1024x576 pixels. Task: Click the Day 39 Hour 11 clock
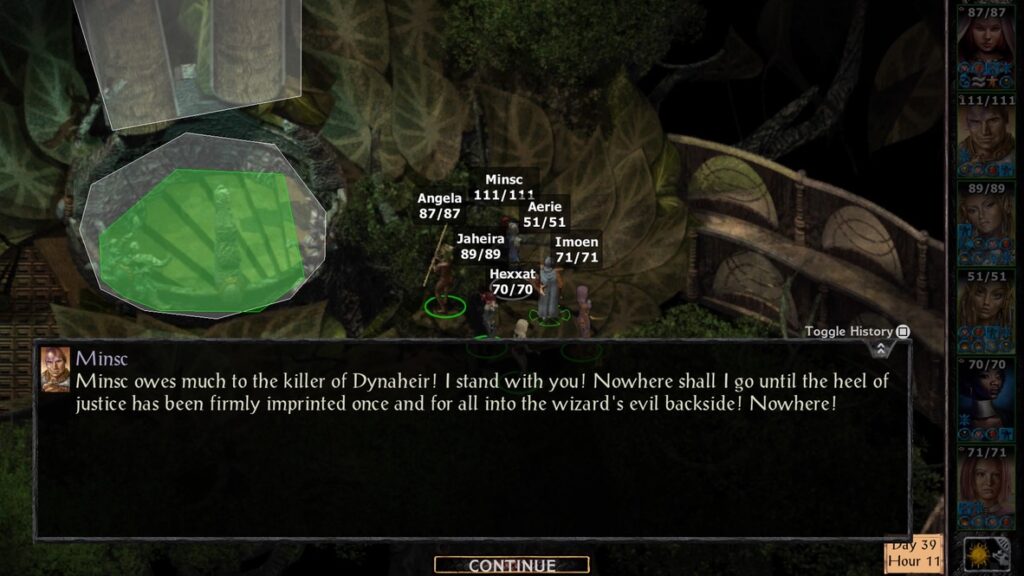tap(913, 555)
